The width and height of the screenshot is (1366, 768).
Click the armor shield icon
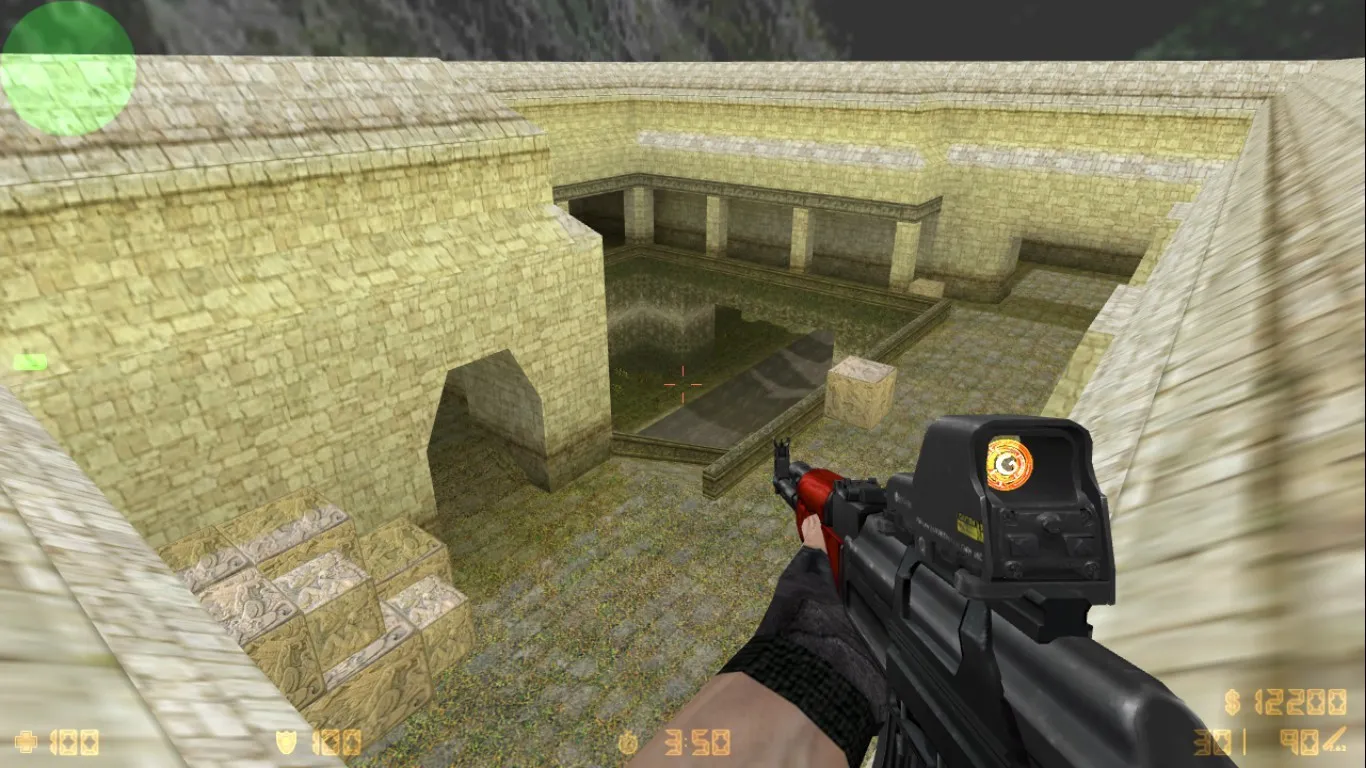286,741
